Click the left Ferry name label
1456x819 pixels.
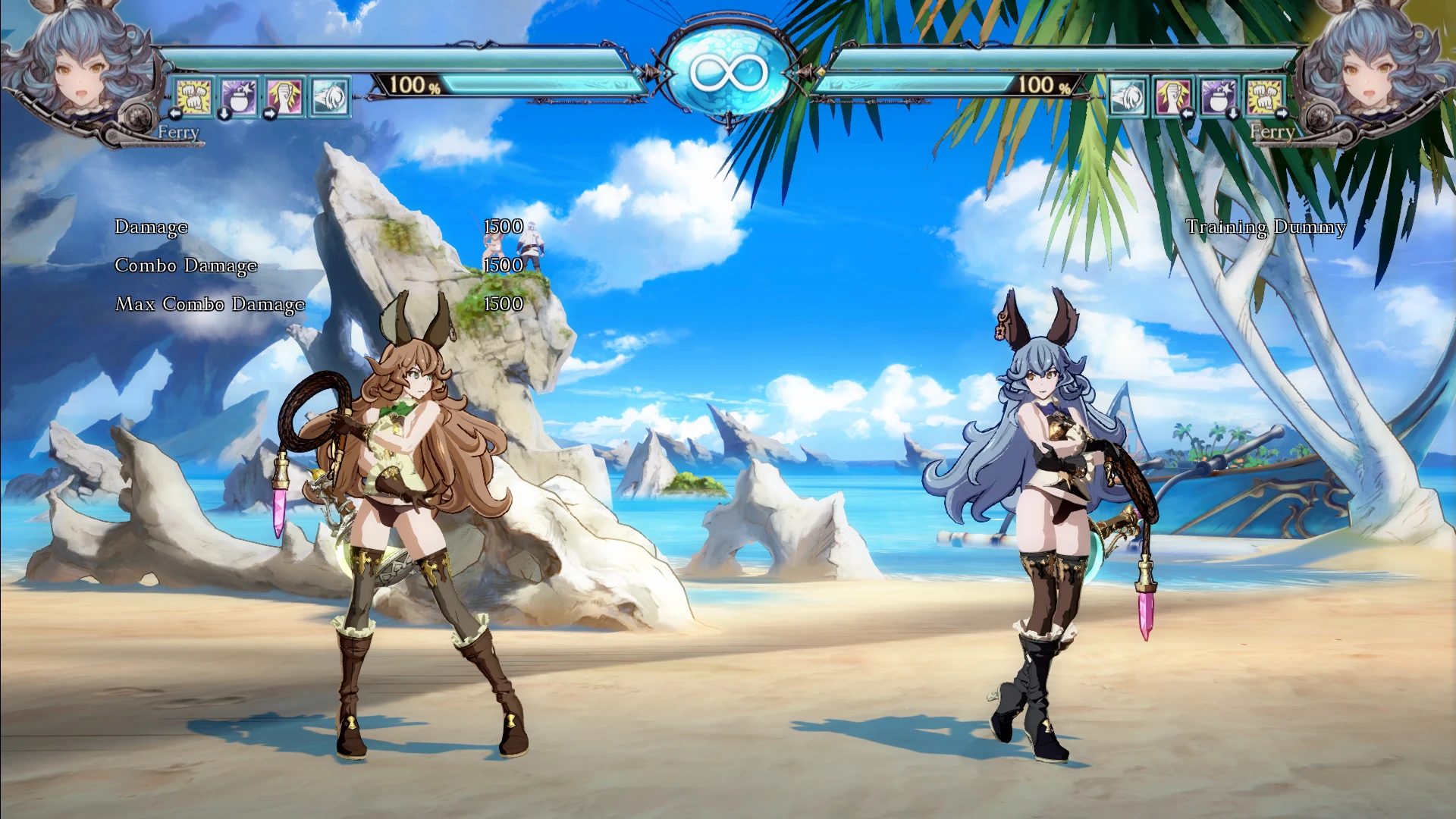click(178, 132)
